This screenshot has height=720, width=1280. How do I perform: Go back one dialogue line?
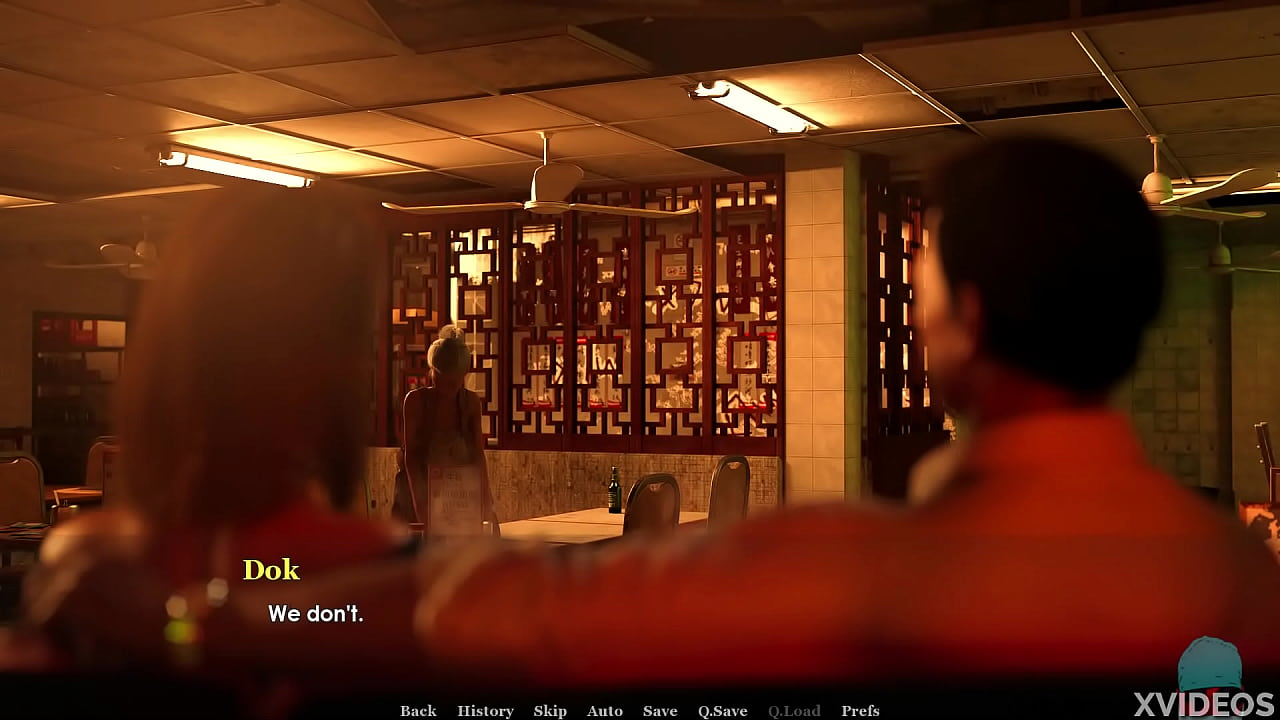pyautogui.click(x=418, y=711)
